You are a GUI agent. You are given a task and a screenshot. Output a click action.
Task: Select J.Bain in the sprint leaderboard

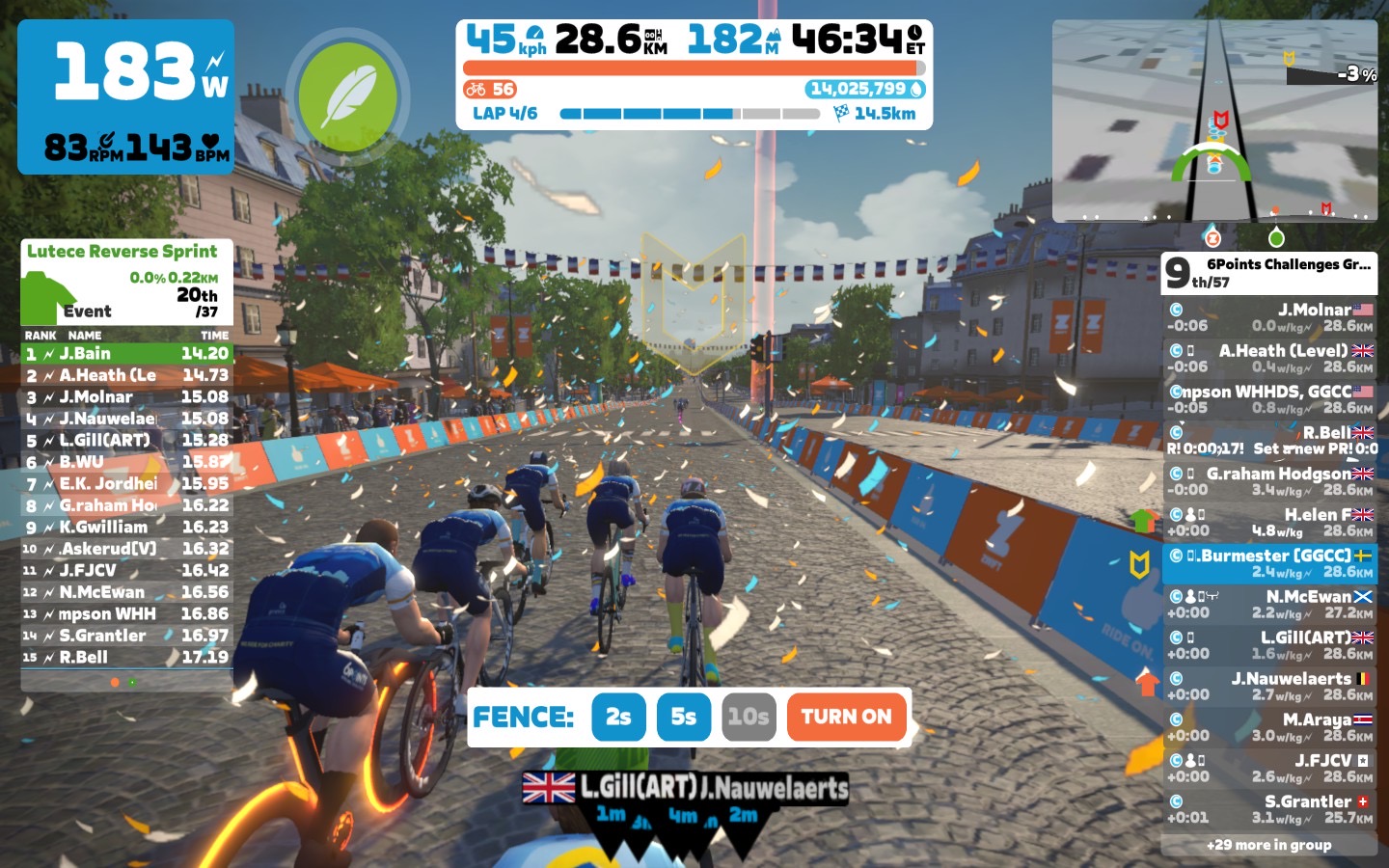[126, 354]
